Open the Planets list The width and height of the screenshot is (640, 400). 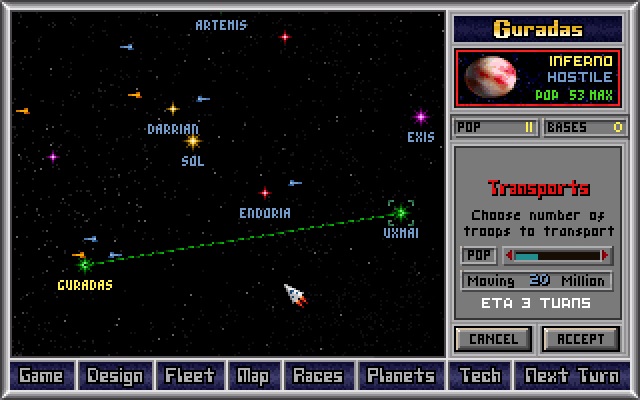click(x=401, y=376)
